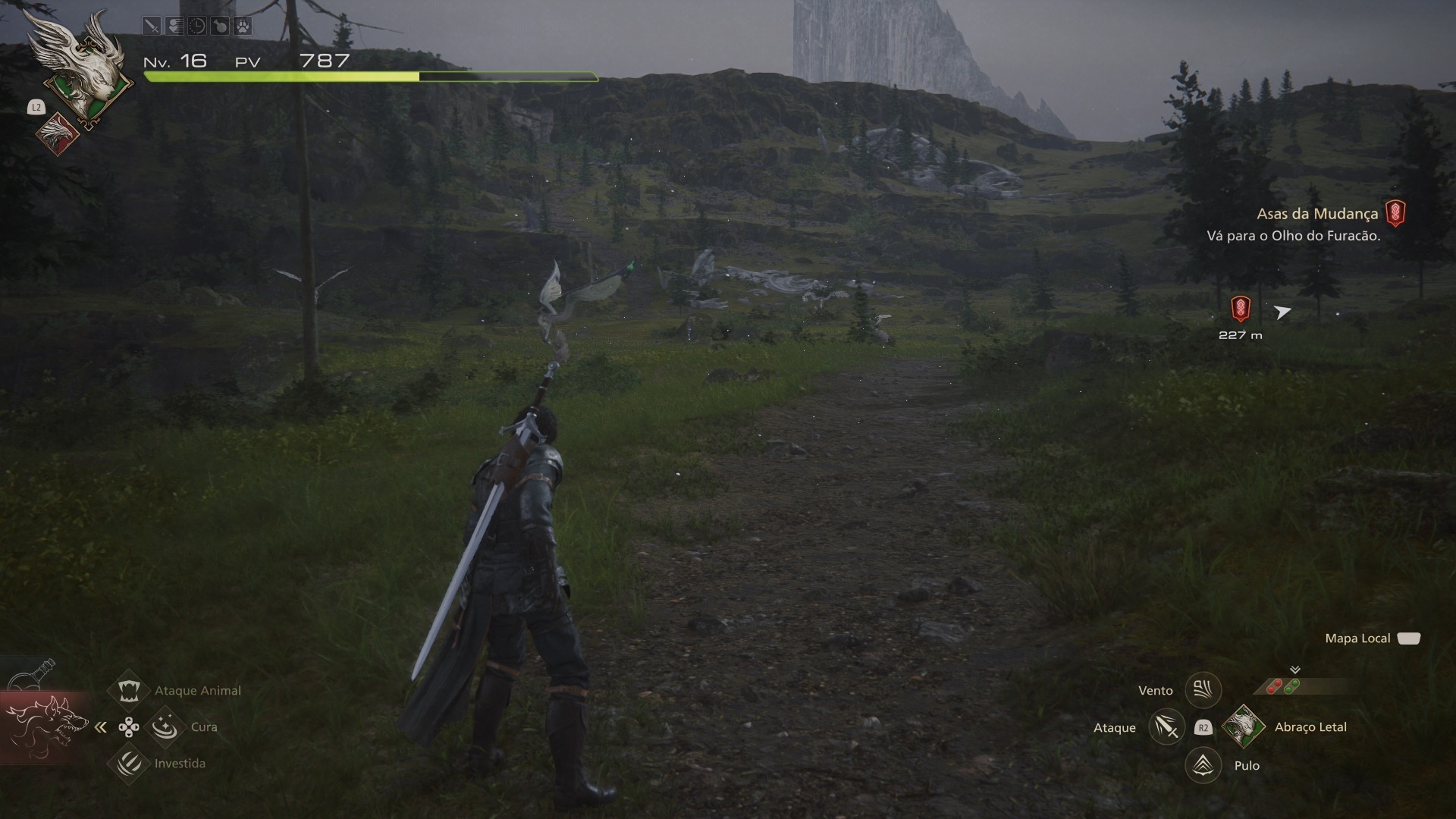The width and height of the screenshot is (1456, 819).
Task: Trigger the Investida pet command
Action: point(128,763)
